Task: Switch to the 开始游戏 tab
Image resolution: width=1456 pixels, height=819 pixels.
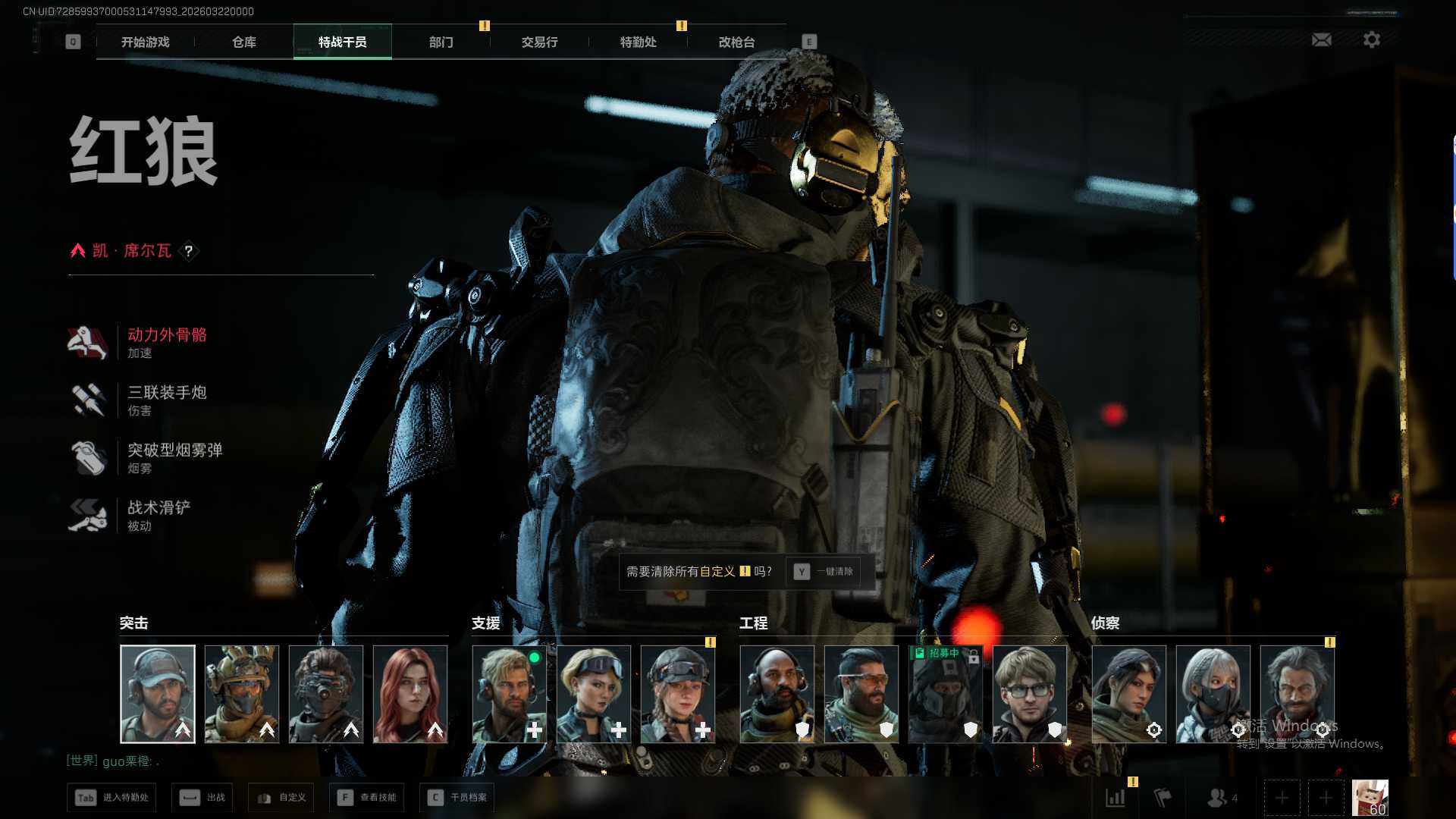Action: pos(146,42)
